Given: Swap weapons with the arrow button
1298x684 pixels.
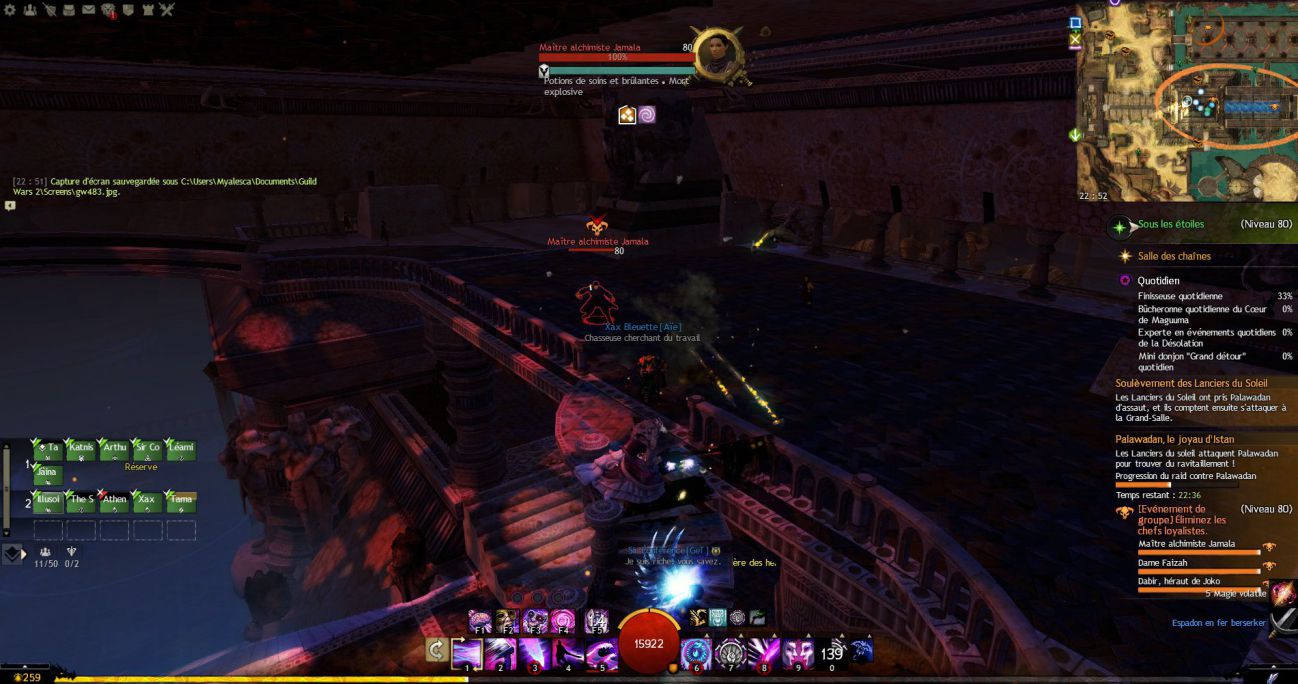Looking at the screenshot, I should tap(437, 651).
